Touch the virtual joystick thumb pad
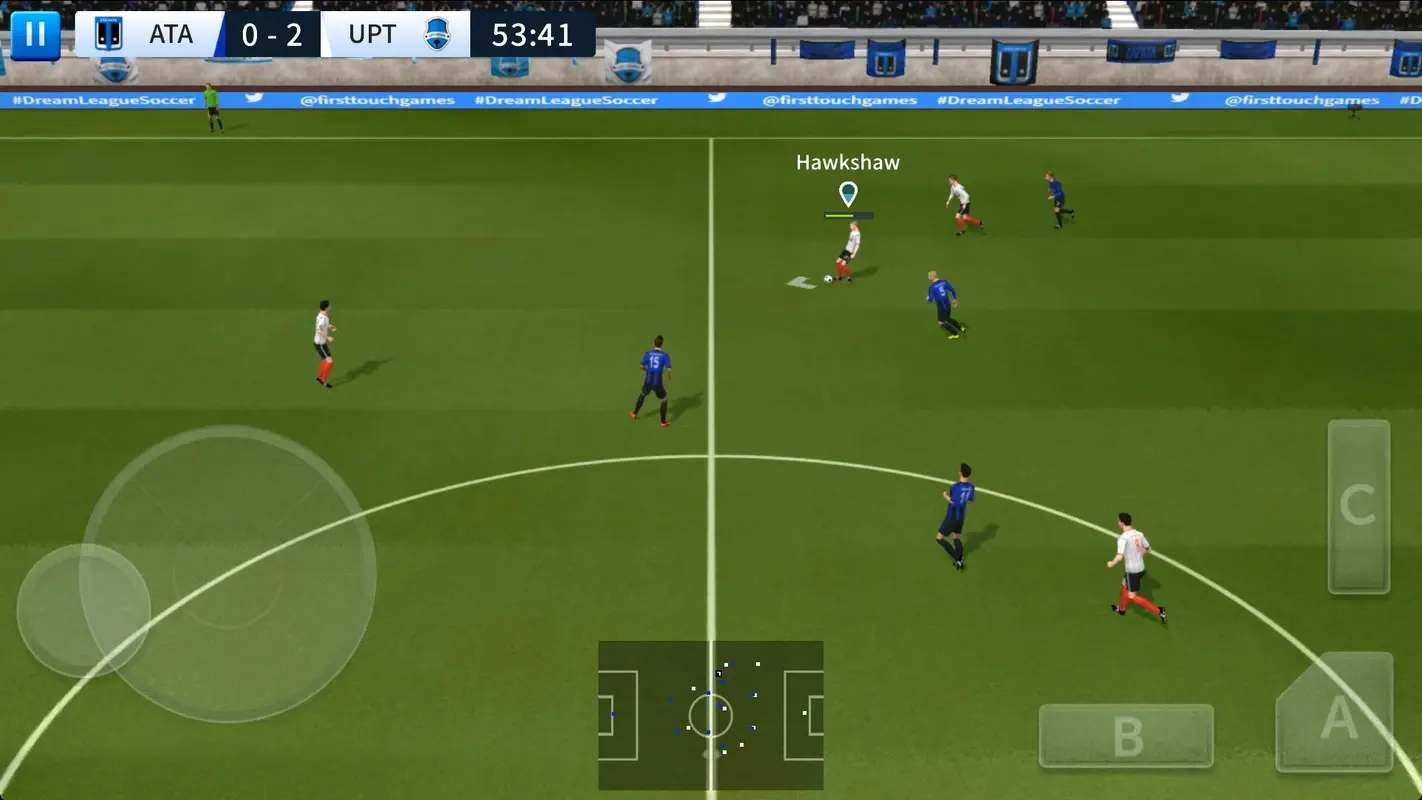 point(84,610)
